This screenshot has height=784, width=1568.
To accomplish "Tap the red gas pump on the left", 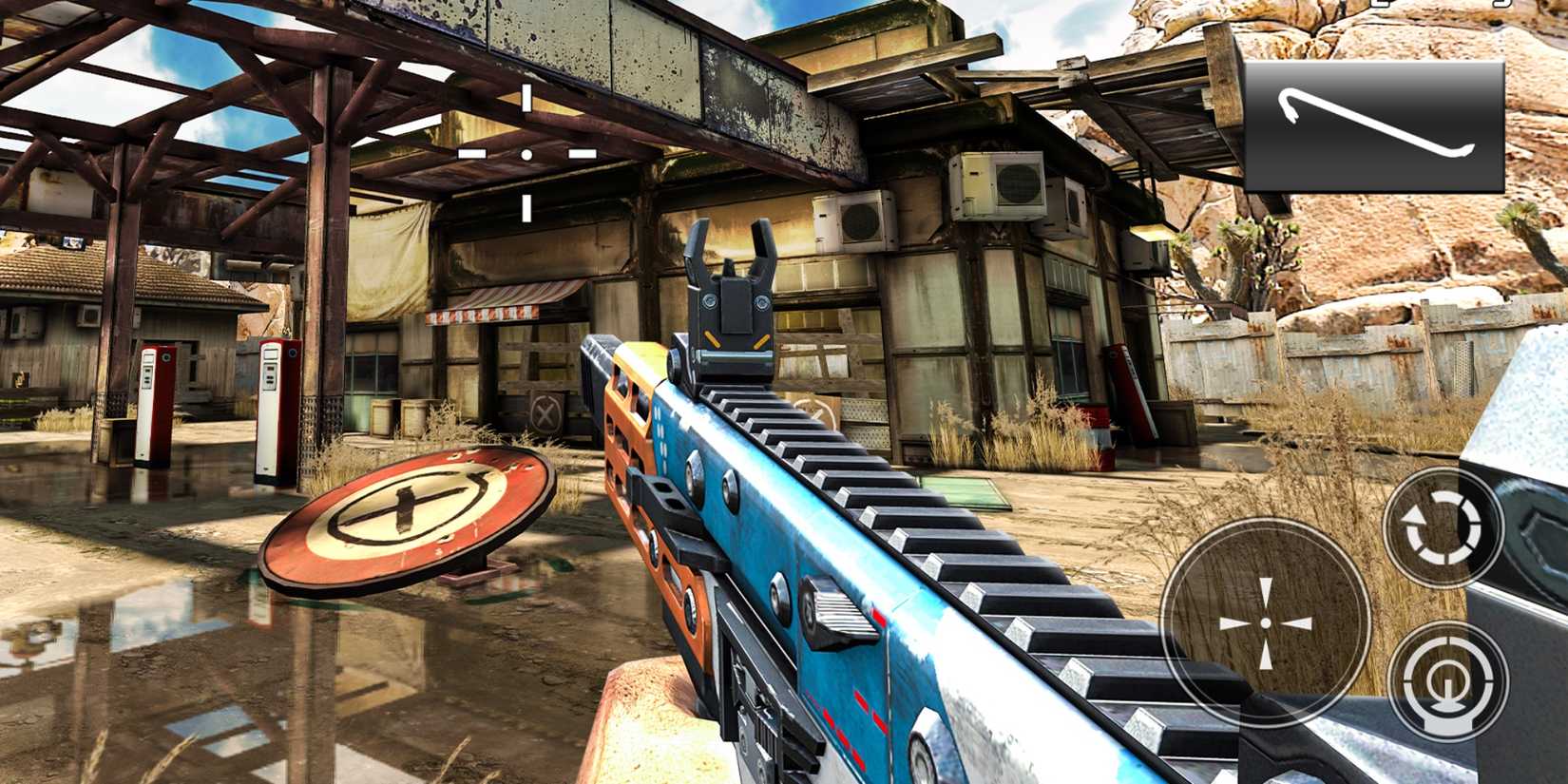I will 155,404.
